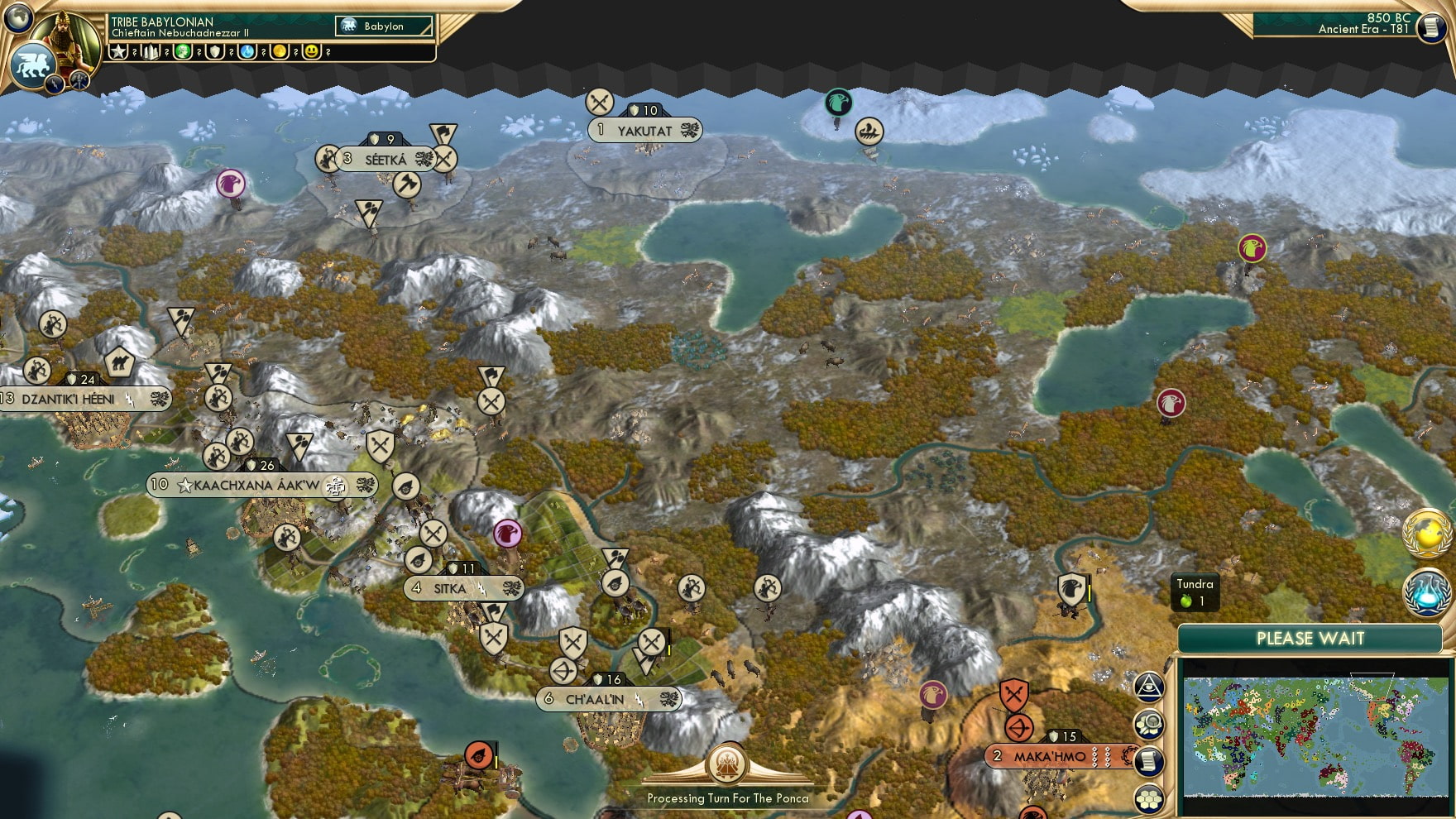Click the Maka'hmo city banner
This screenshot has width=1456, height=819.
(x=1051, y=756)
